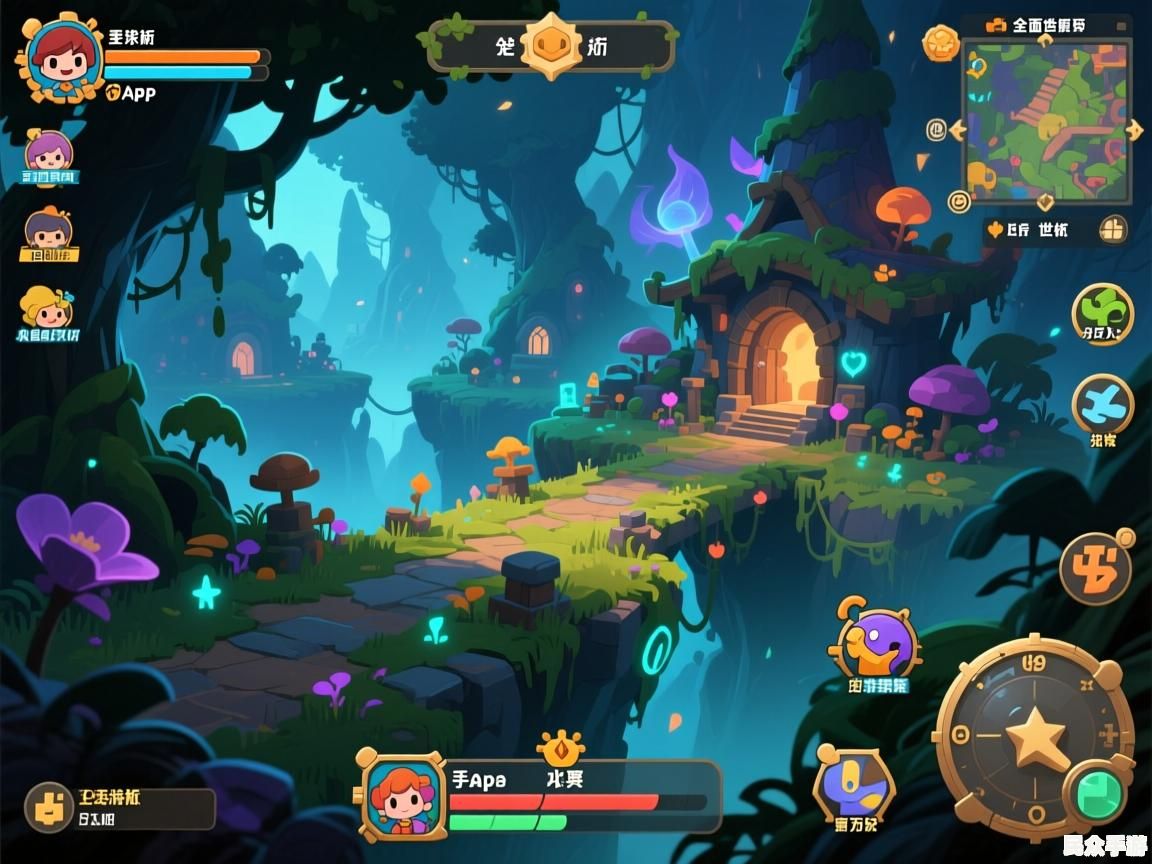Click the minimap's left arrow
This screenshot has height=864, width=1152.
pos(957,129)
